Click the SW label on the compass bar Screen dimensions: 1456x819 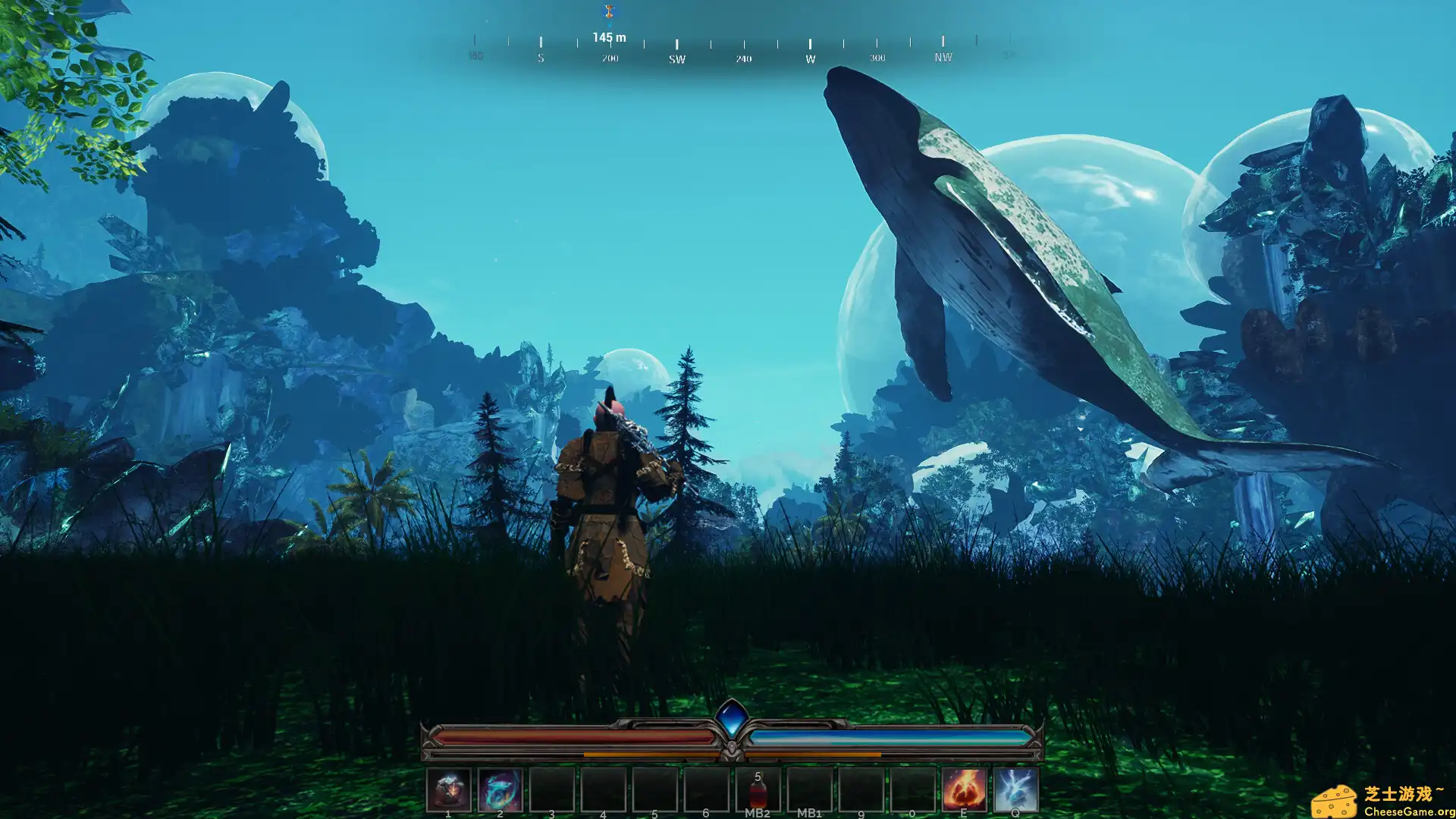point(675,58)
